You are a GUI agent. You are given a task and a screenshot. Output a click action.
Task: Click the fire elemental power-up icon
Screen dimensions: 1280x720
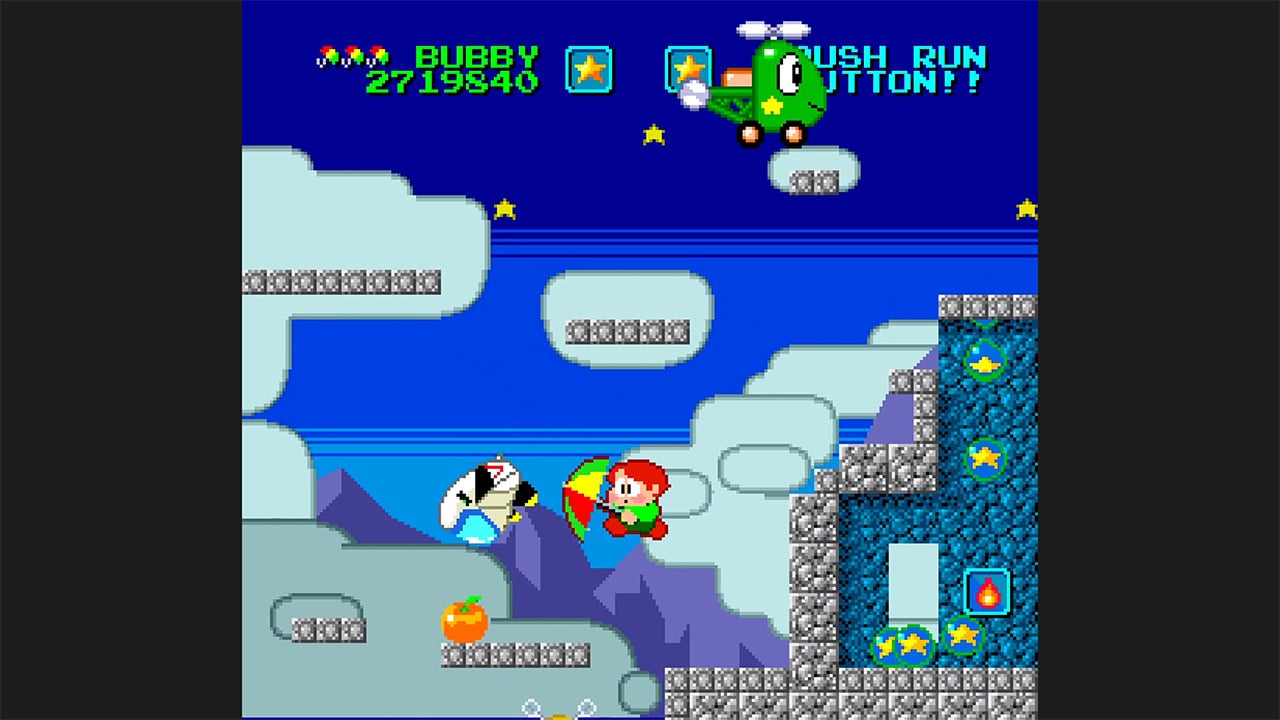click(985, 591)
